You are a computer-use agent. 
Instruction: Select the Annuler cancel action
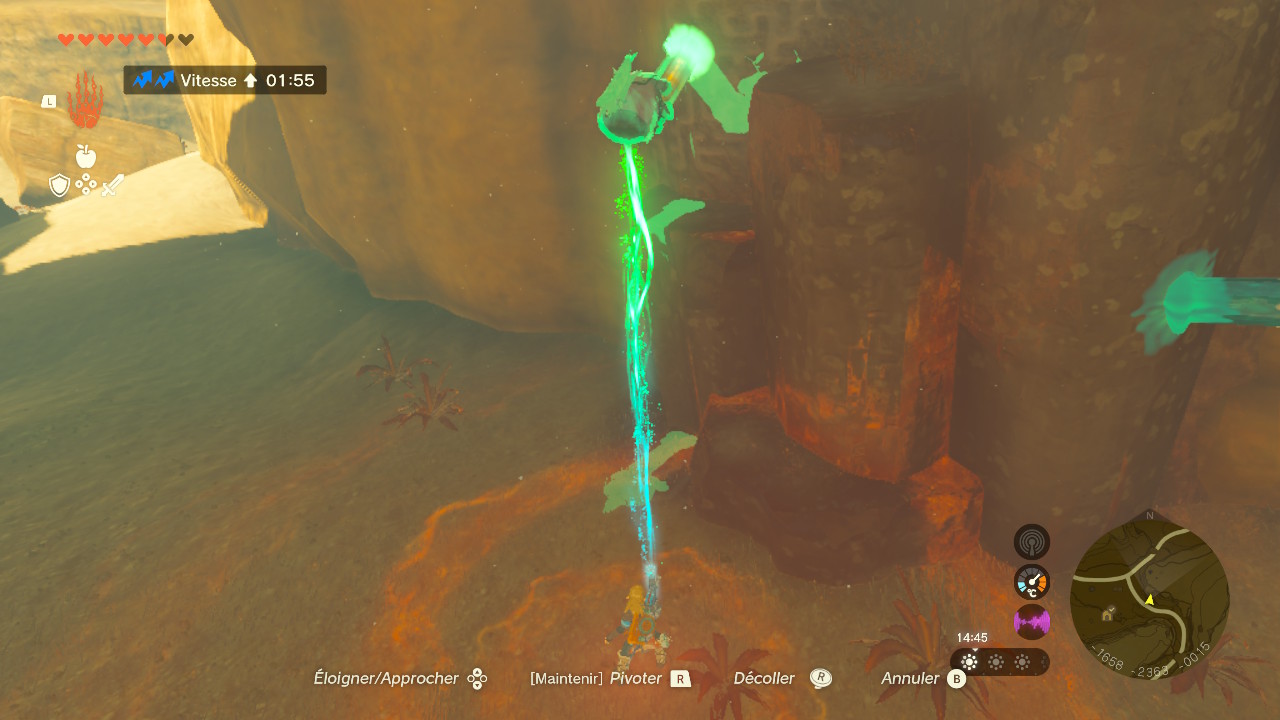coord(923,678)
